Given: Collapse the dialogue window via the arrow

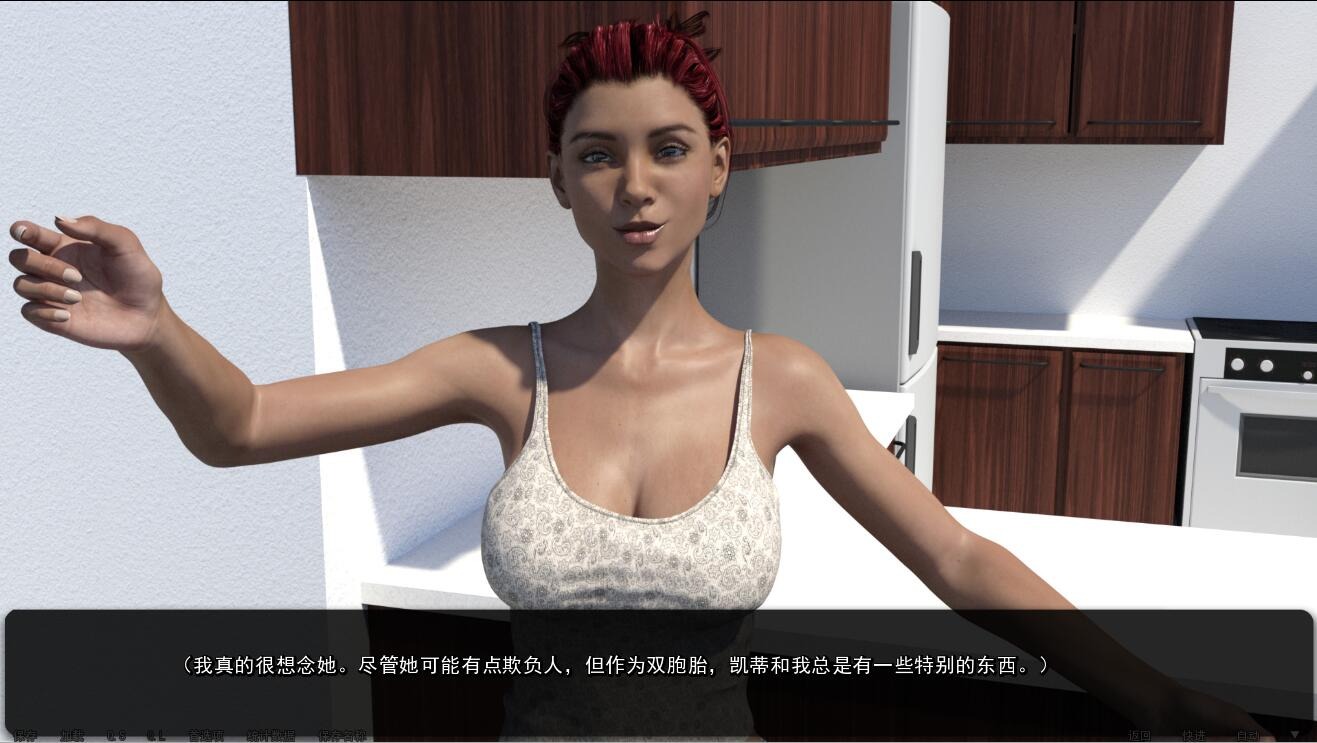Looking at the screenshot, I should point(1295,733).
